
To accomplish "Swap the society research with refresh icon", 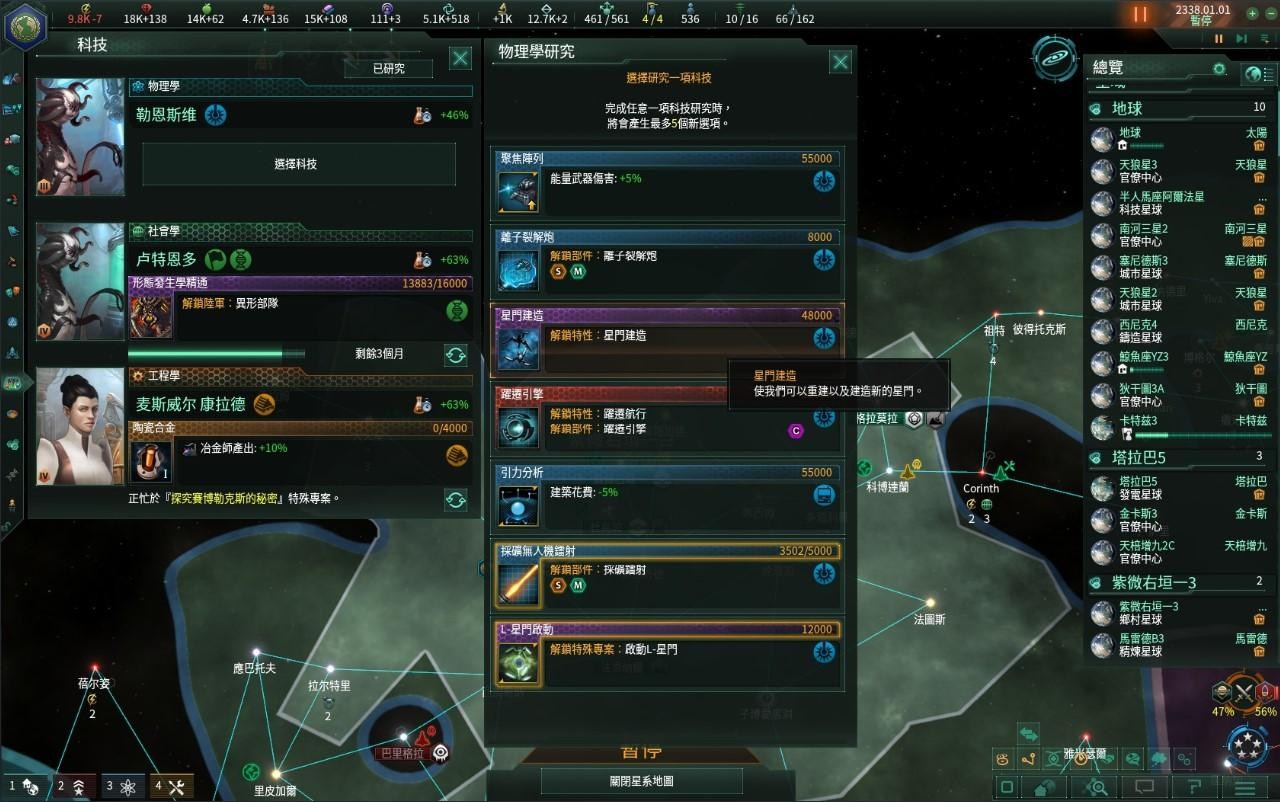I will click(x=455, y=354).
